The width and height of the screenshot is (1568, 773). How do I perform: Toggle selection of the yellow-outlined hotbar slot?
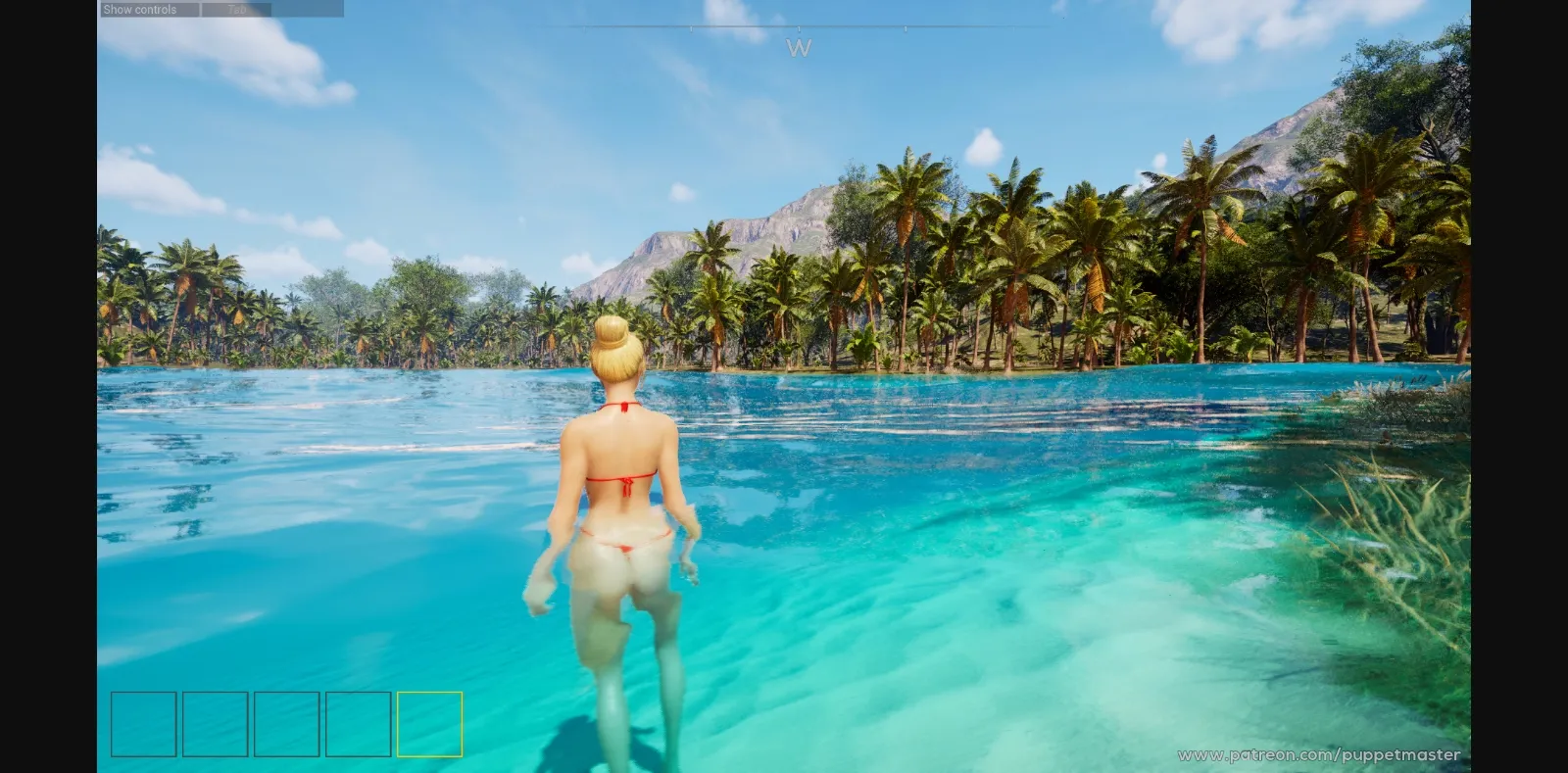click(x=429, y=725)
